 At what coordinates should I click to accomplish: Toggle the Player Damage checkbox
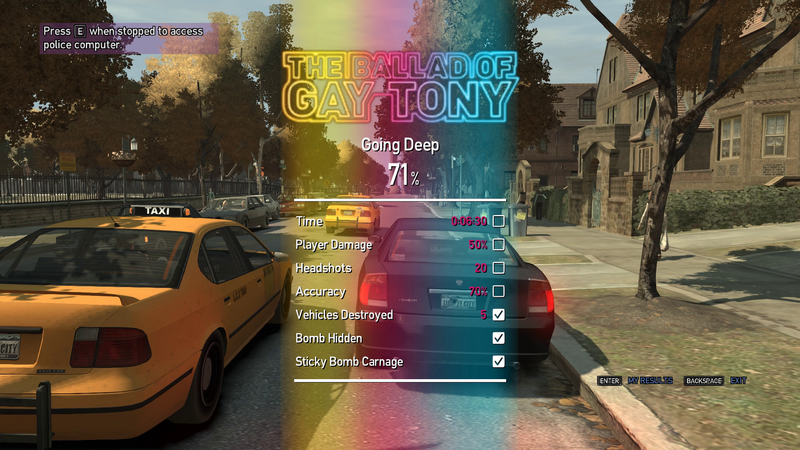[498, 244]
